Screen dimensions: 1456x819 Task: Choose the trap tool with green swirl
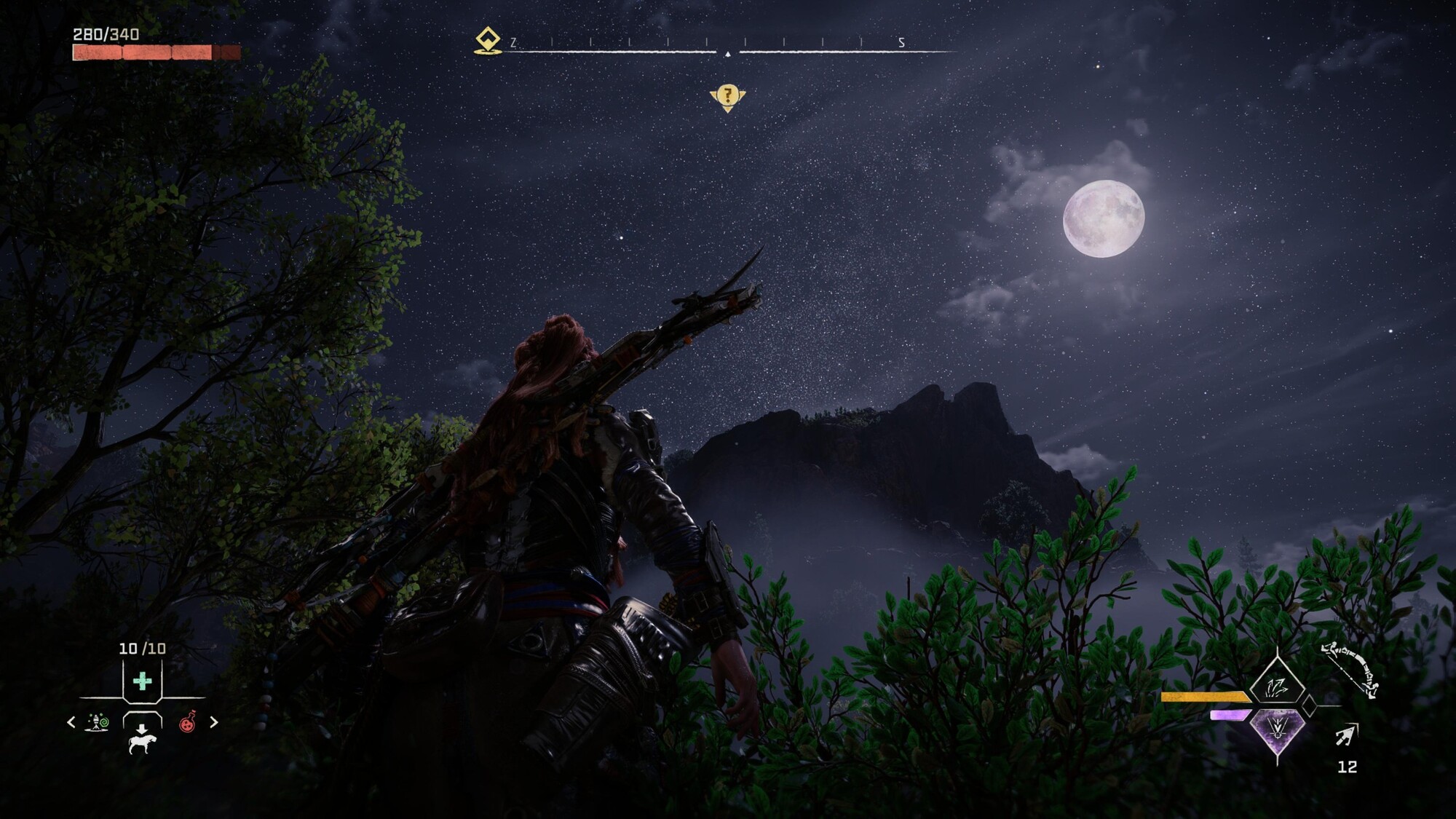[98, 722]
